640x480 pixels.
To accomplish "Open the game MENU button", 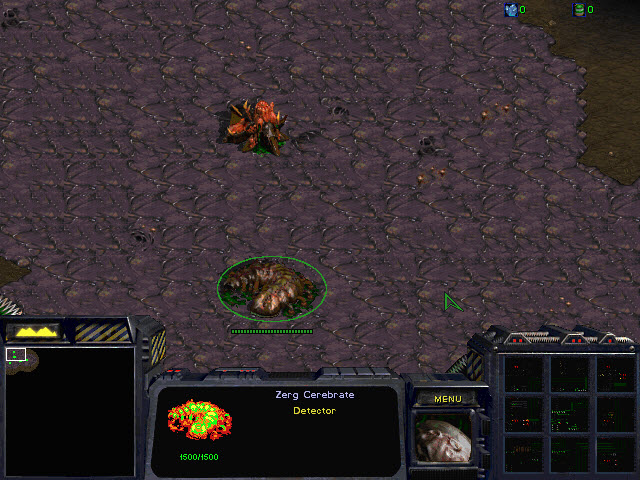I will [447, 399].
